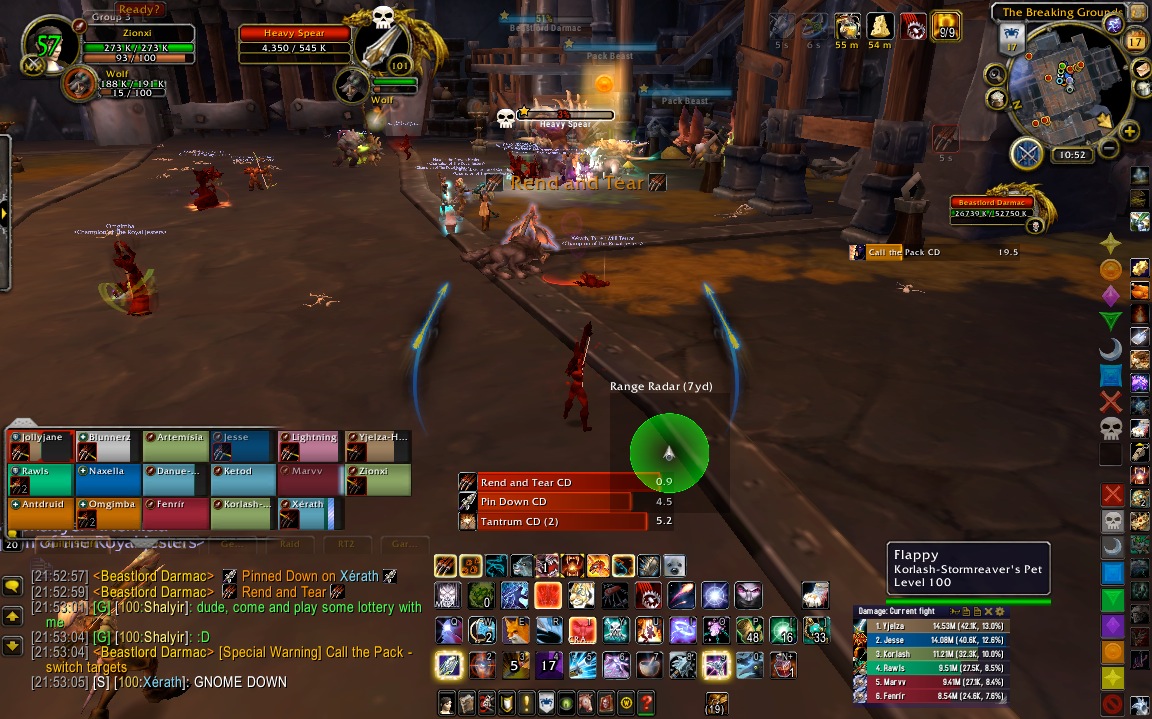
Task: Open the chat speech bubble menu
Action: [12, 587]
